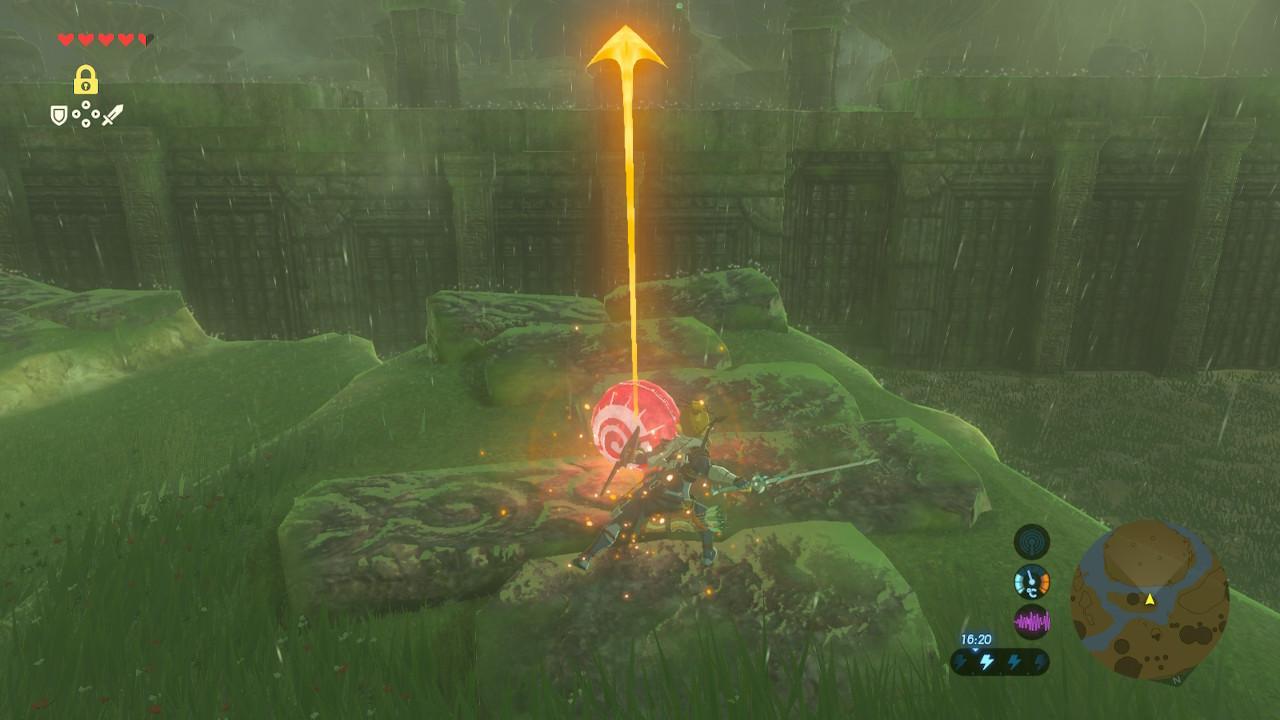Open the circular minimap
Viewport: 1280px width, 720px height.
1149,600
